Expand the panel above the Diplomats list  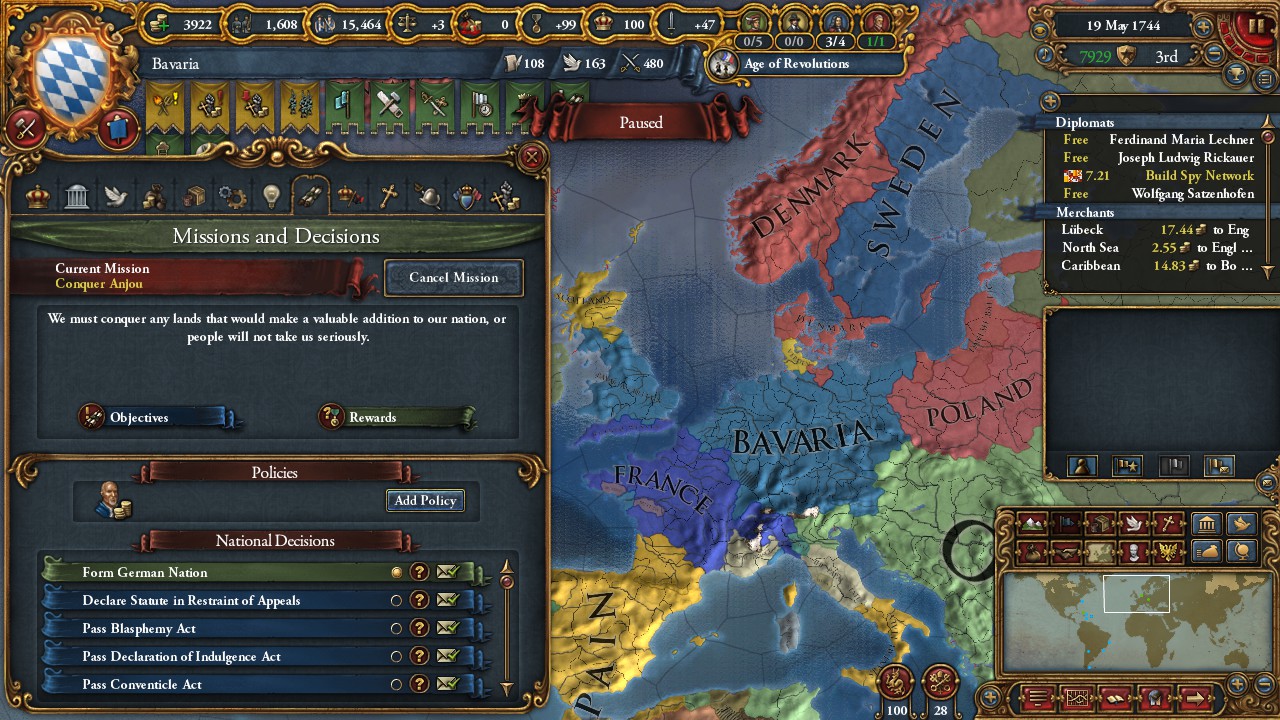(x=1048, y=101)
